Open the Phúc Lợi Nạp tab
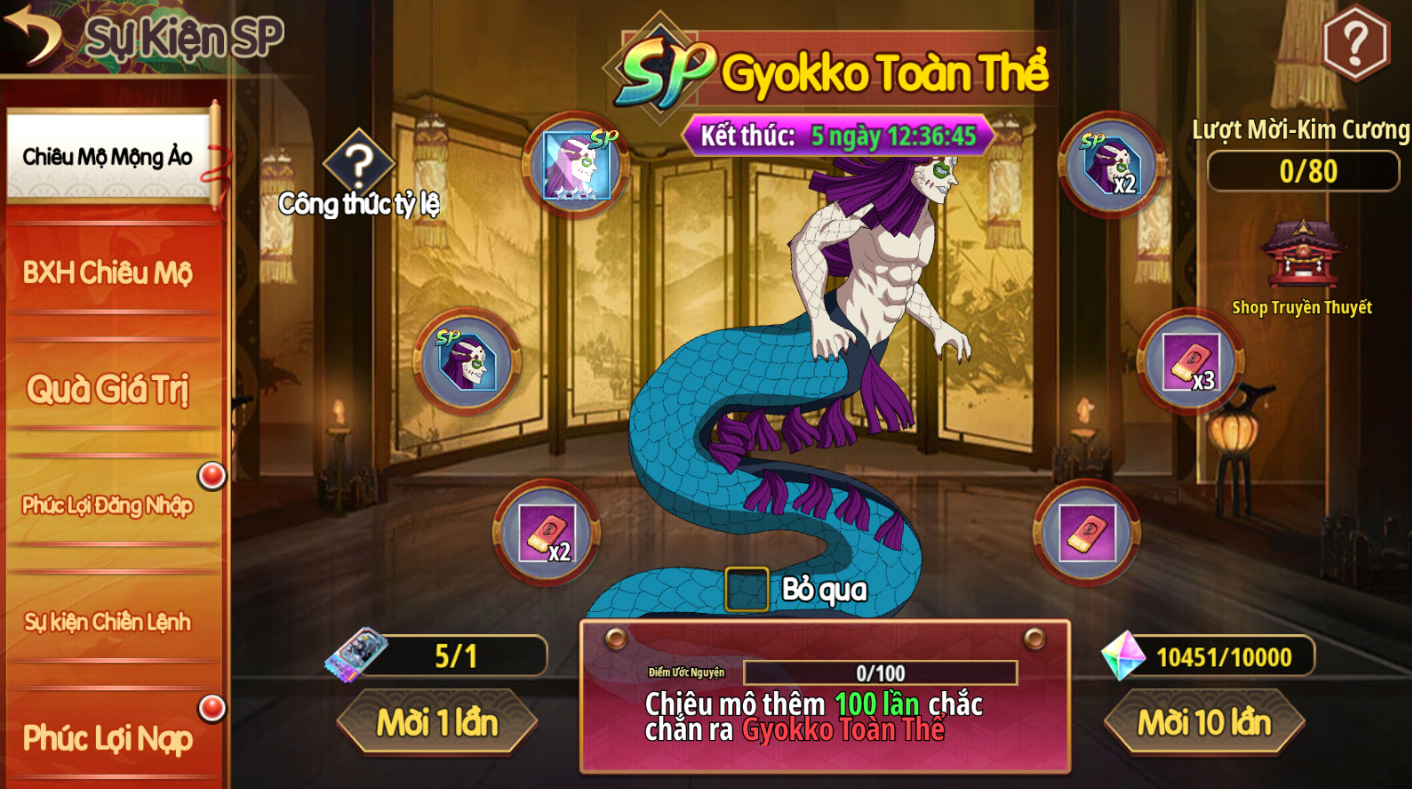 pyautogui.click(x=108, y=738)
